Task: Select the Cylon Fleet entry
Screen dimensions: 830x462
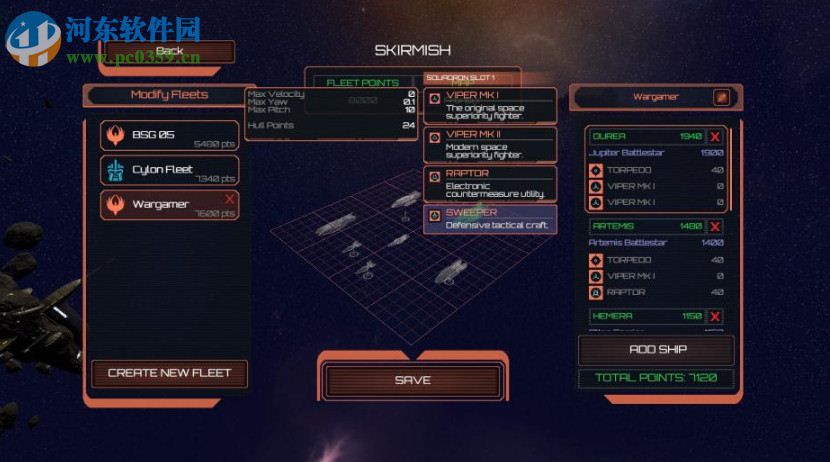Action: 170,170
